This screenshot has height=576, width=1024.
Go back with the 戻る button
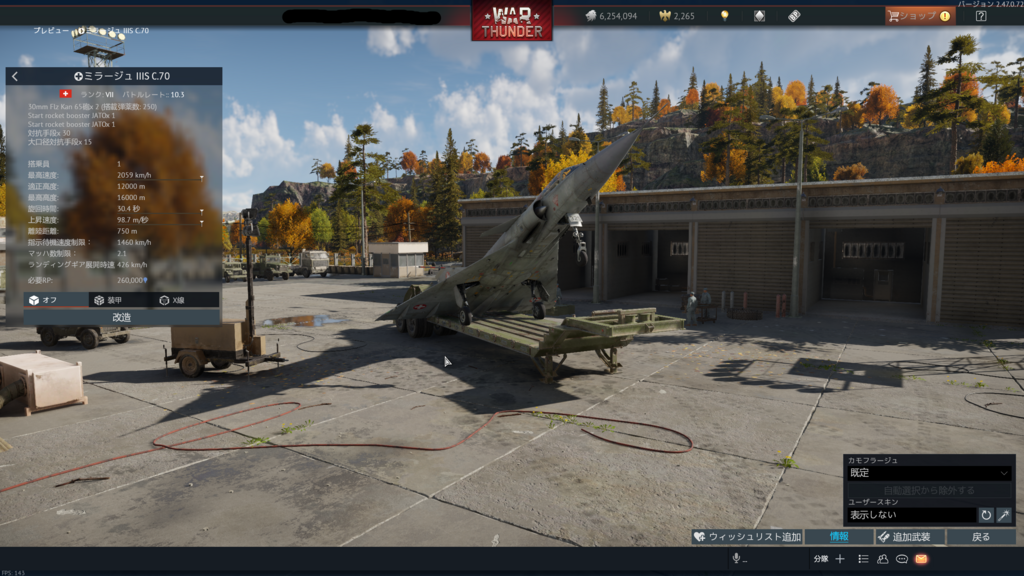981,537
